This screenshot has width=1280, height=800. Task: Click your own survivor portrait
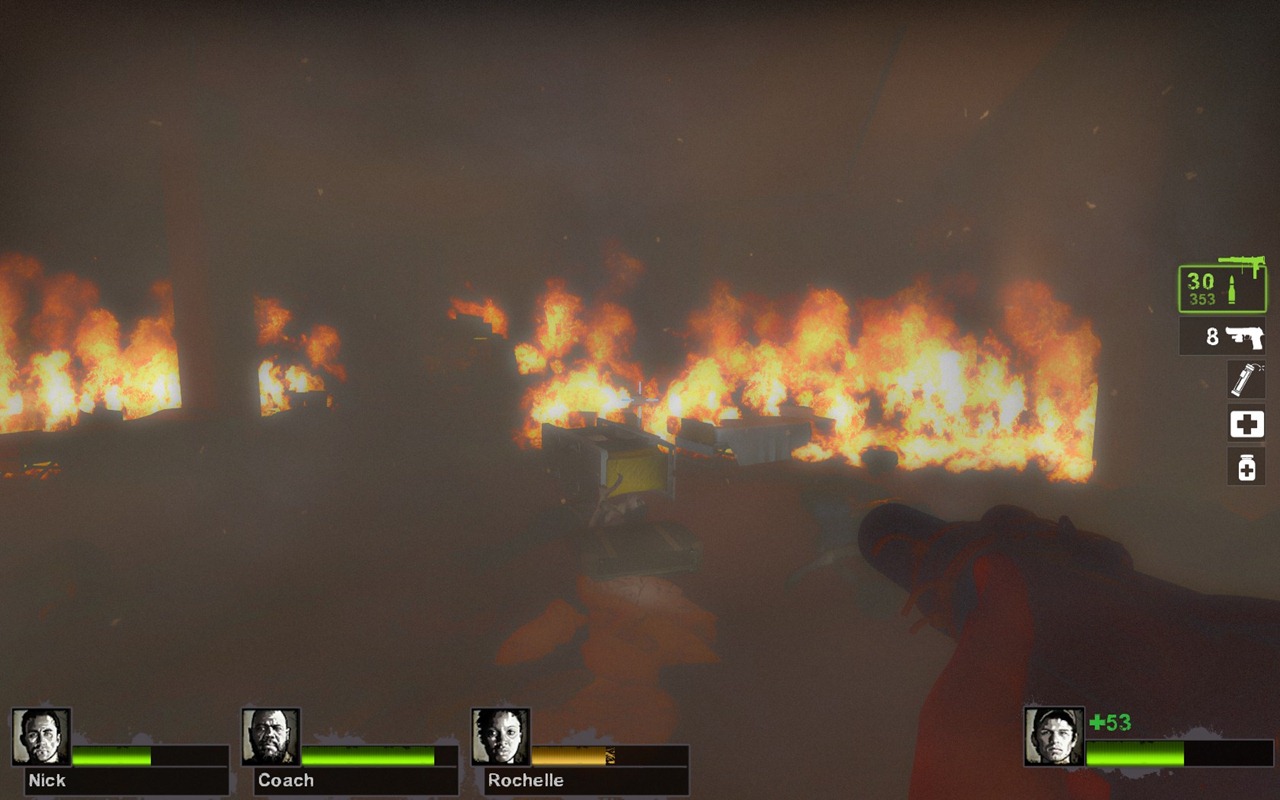pyautogui.click(x=1054, y=737)
